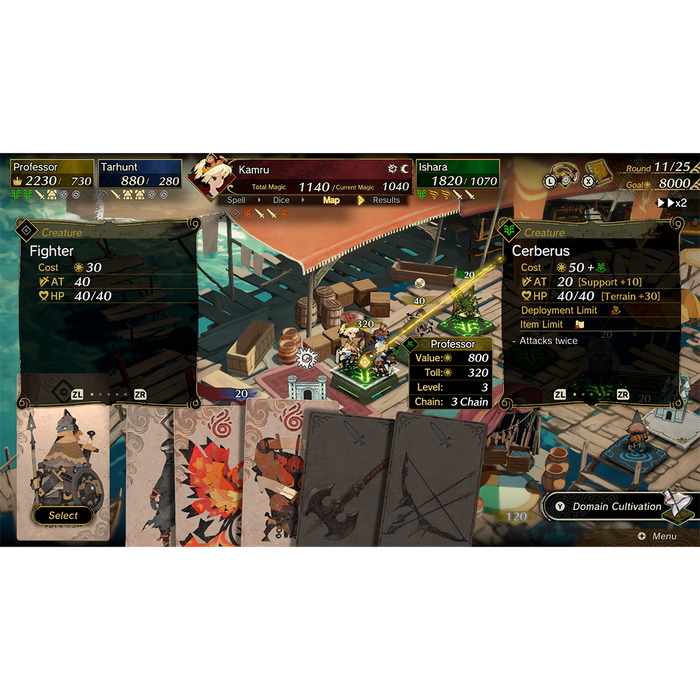Viewport: 700px width, 700px height.
Task: View Ishara's player panel
Action: pos(457,174)
